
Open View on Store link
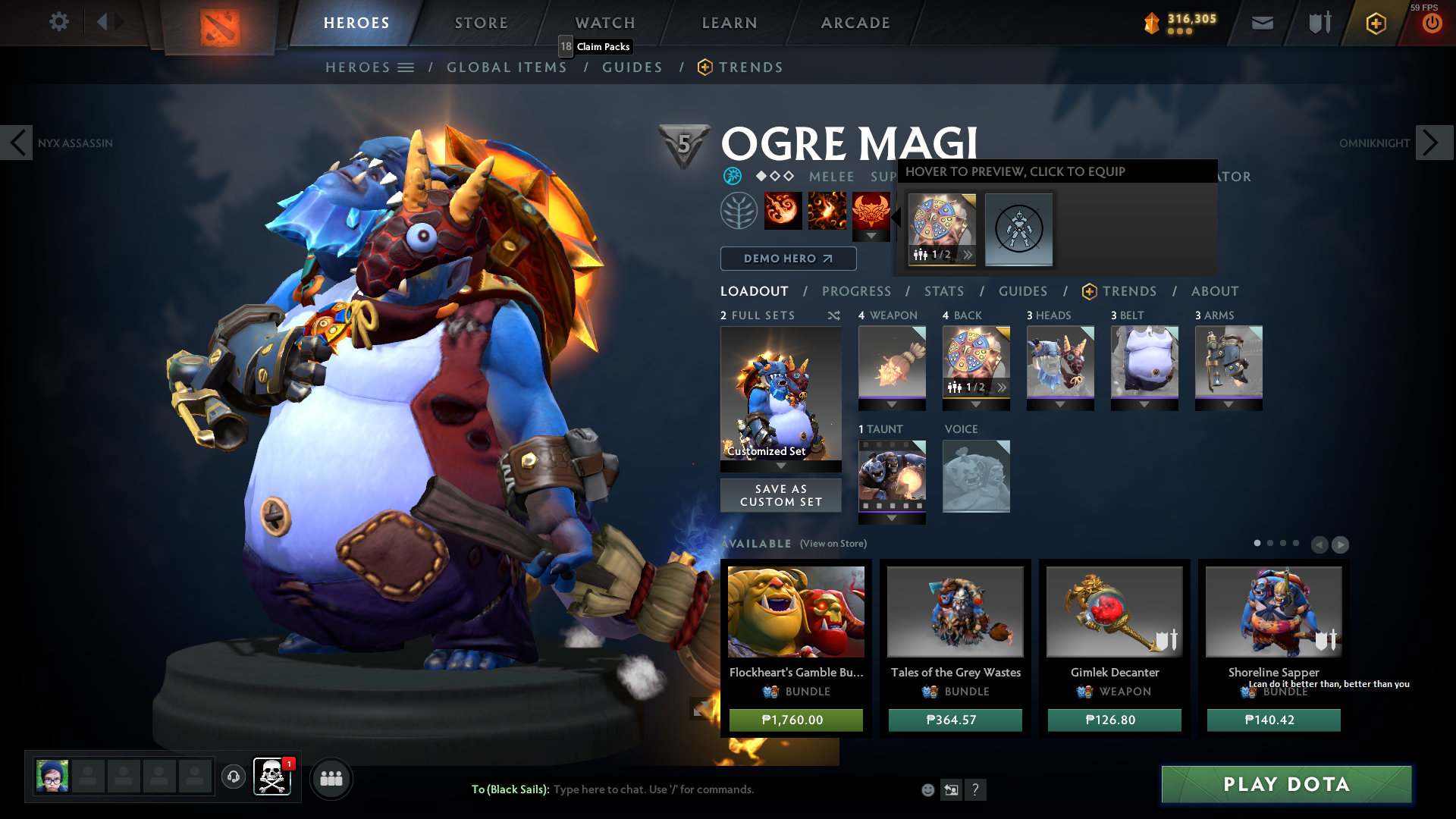832,544
